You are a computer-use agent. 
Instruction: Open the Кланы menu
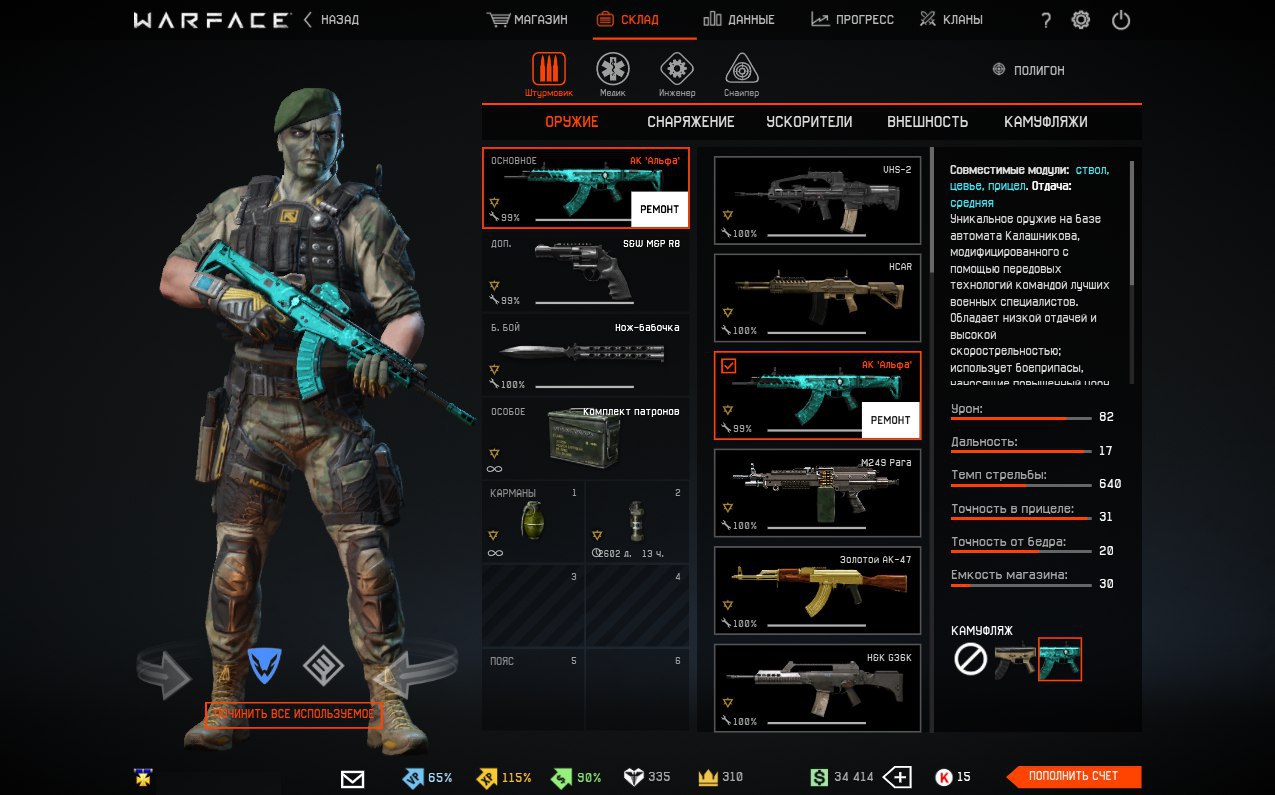[x=951, y=20]
